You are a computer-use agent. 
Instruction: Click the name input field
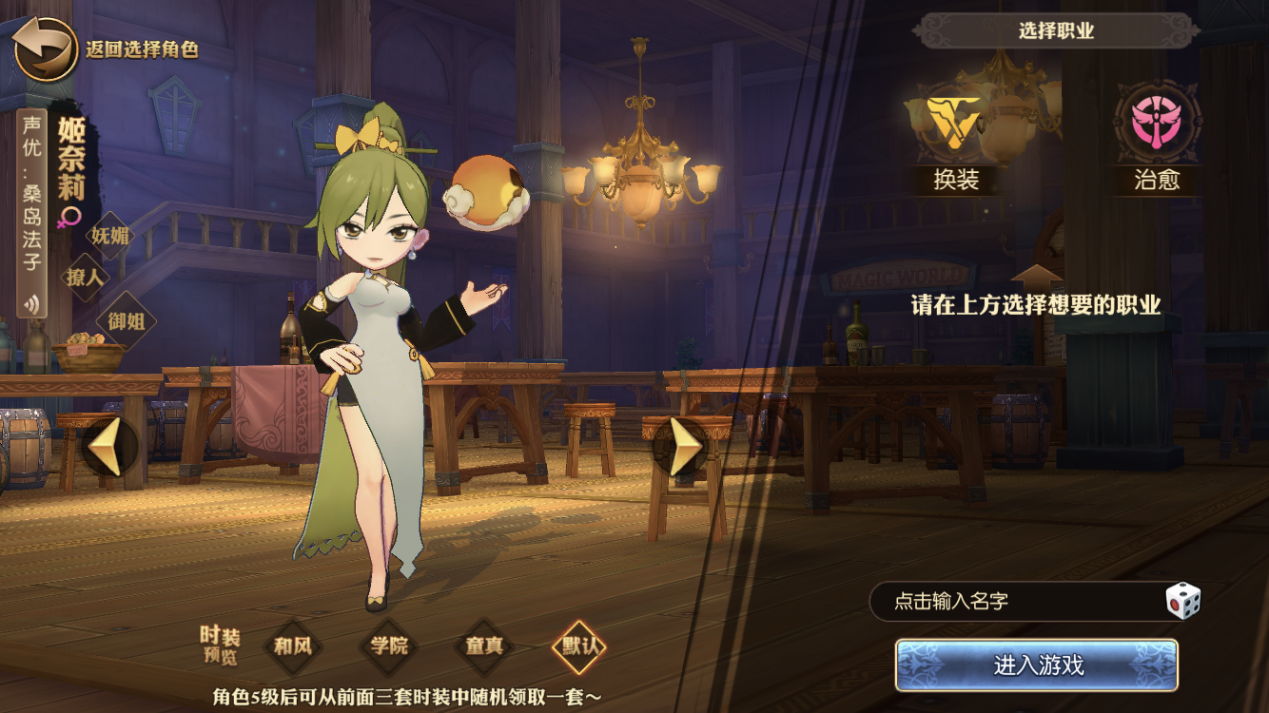tap(1010, 601)
